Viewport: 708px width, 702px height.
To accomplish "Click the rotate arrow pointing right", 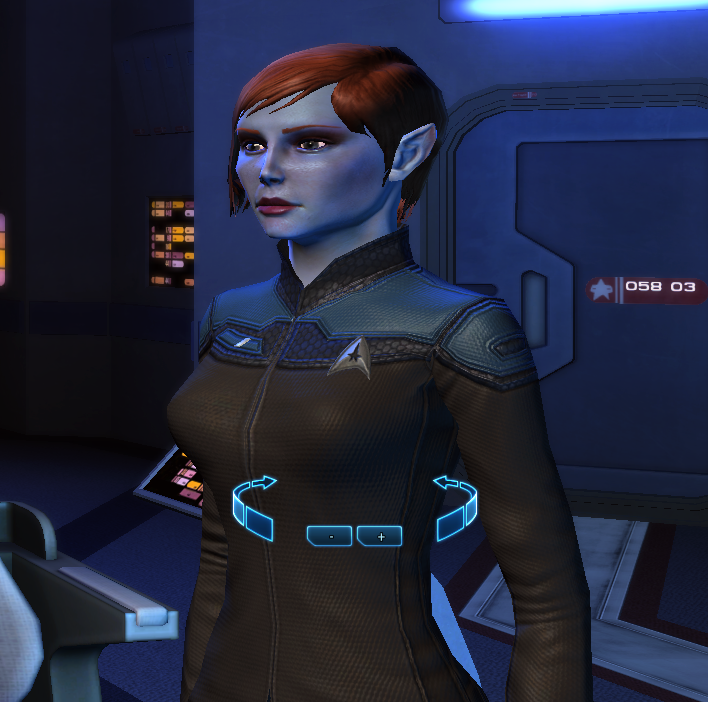I will point(254,503).
